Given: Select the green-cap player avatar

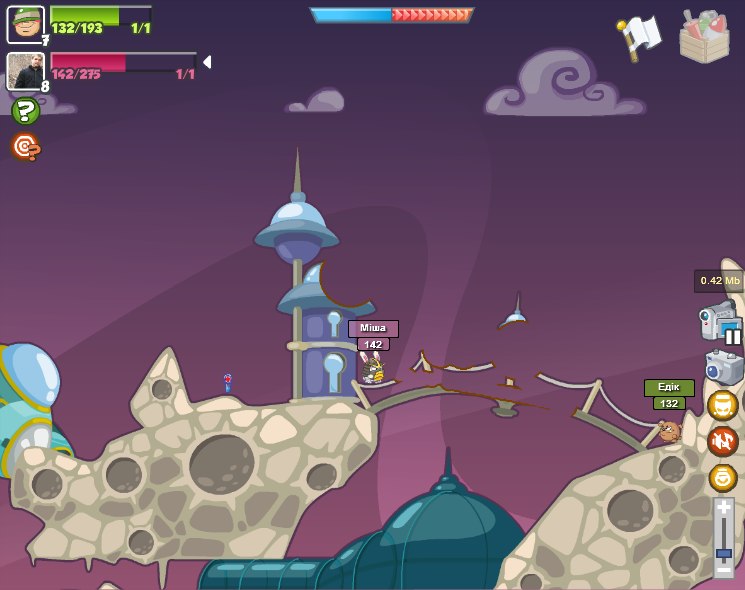Looking at the screenshot, I should [x=25, y=25].
